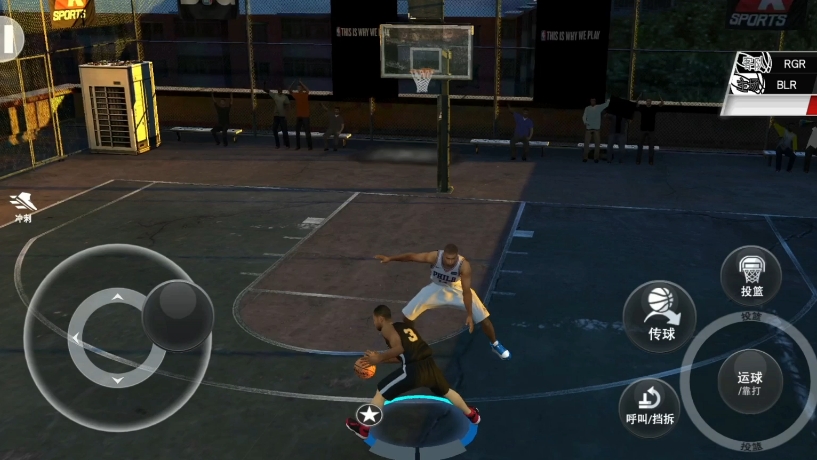This screenshot has height=460, width=817.
Task: Tap the virtual joystick thumb knob
Action: 177,314
